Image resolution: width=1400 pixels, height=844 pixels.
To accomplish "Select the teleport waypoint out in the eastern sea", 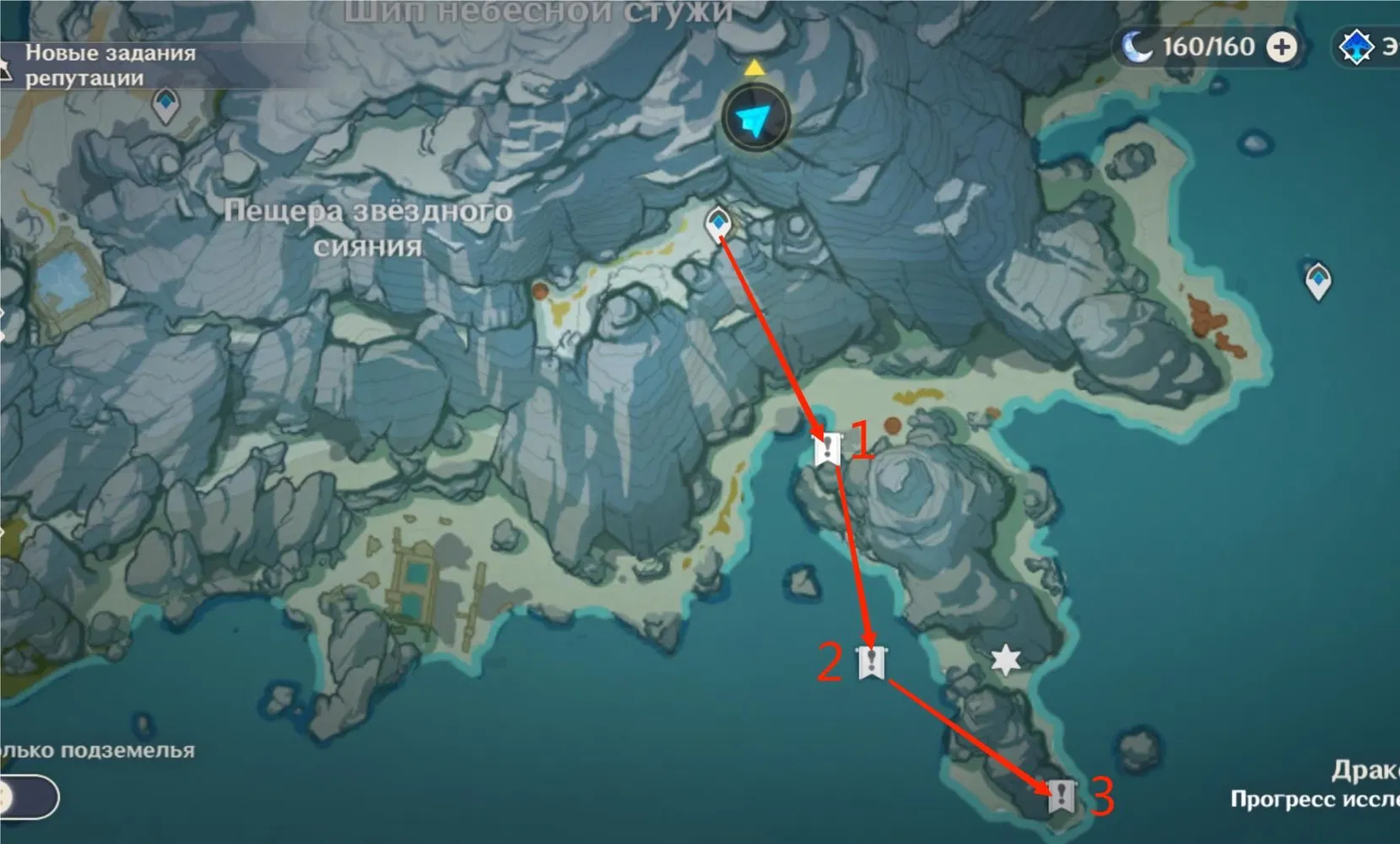I will [x=1317, y=280].
